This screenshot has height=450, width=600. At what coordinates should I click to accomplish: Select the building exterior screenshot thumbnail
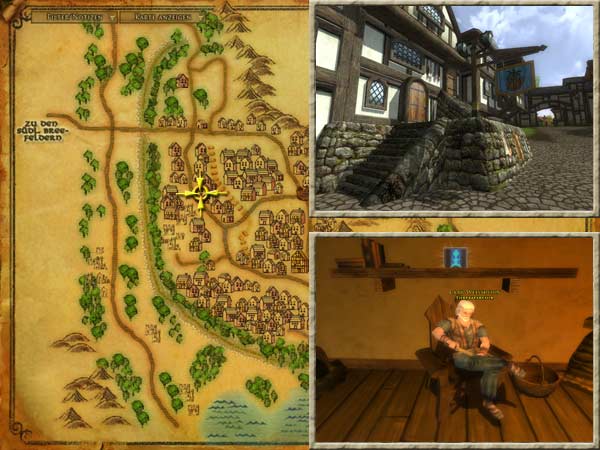tap(453, 108)
